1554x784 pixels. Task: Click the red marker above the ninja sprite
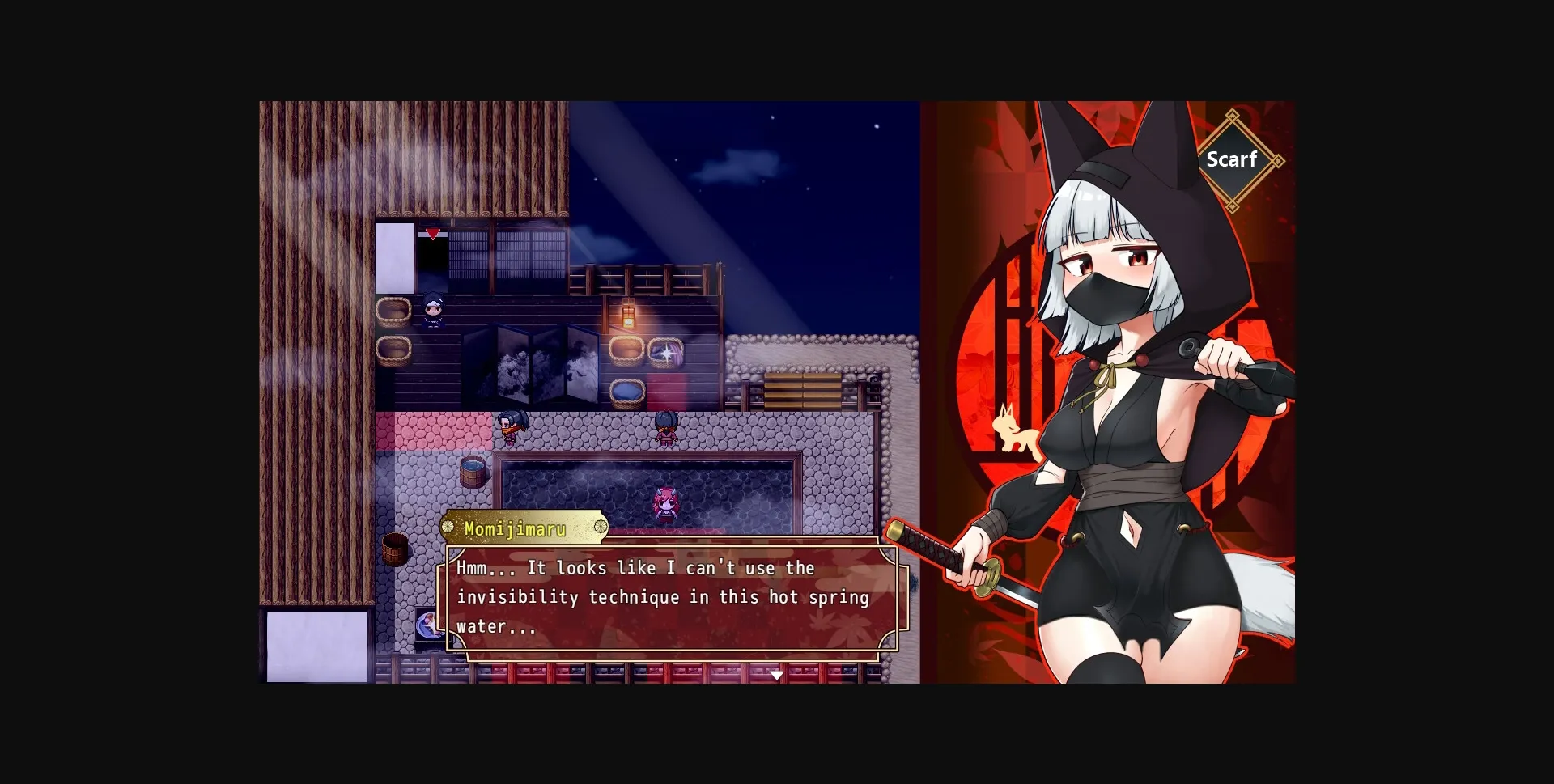(x=432, y=232)
